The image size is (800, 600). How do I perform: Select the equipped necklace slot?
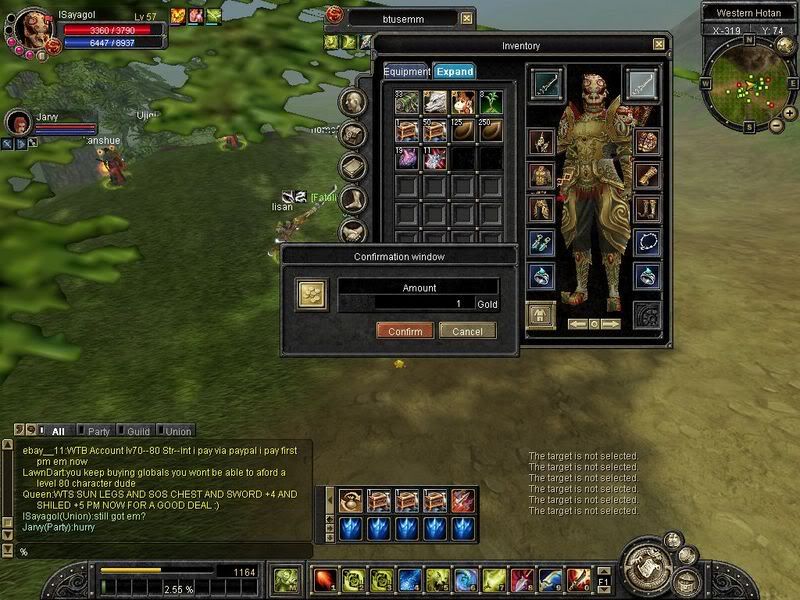[647, 241]
